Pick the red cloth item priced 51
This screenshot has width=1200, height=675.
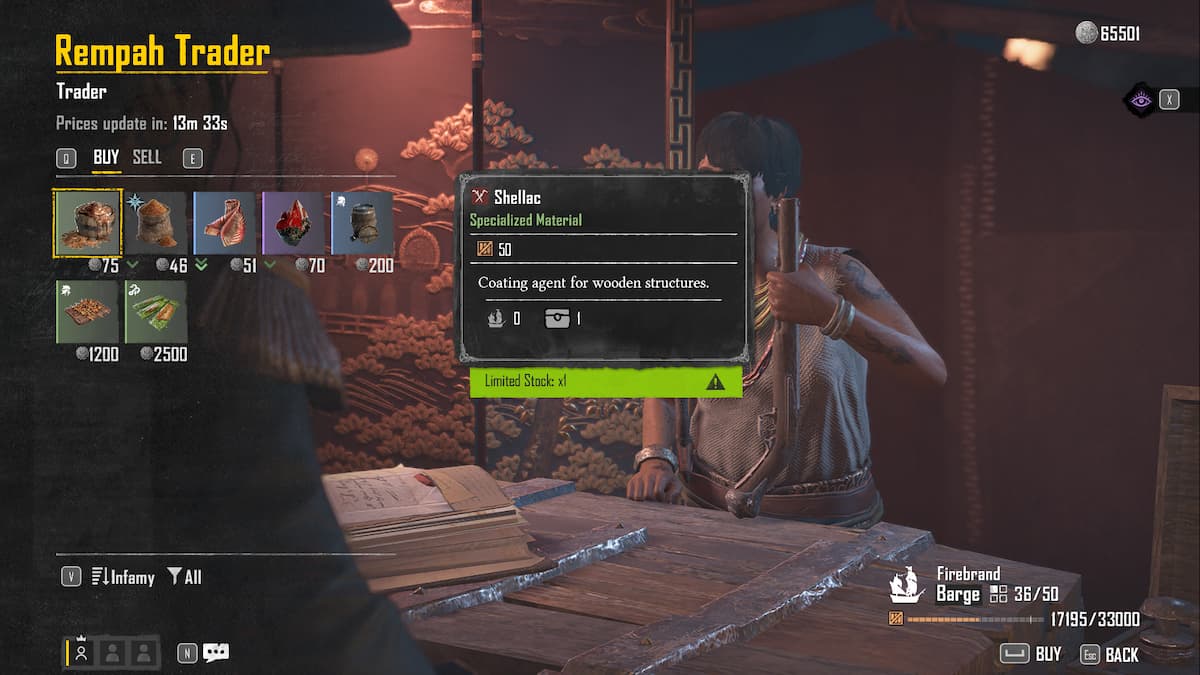pos(225,223)
